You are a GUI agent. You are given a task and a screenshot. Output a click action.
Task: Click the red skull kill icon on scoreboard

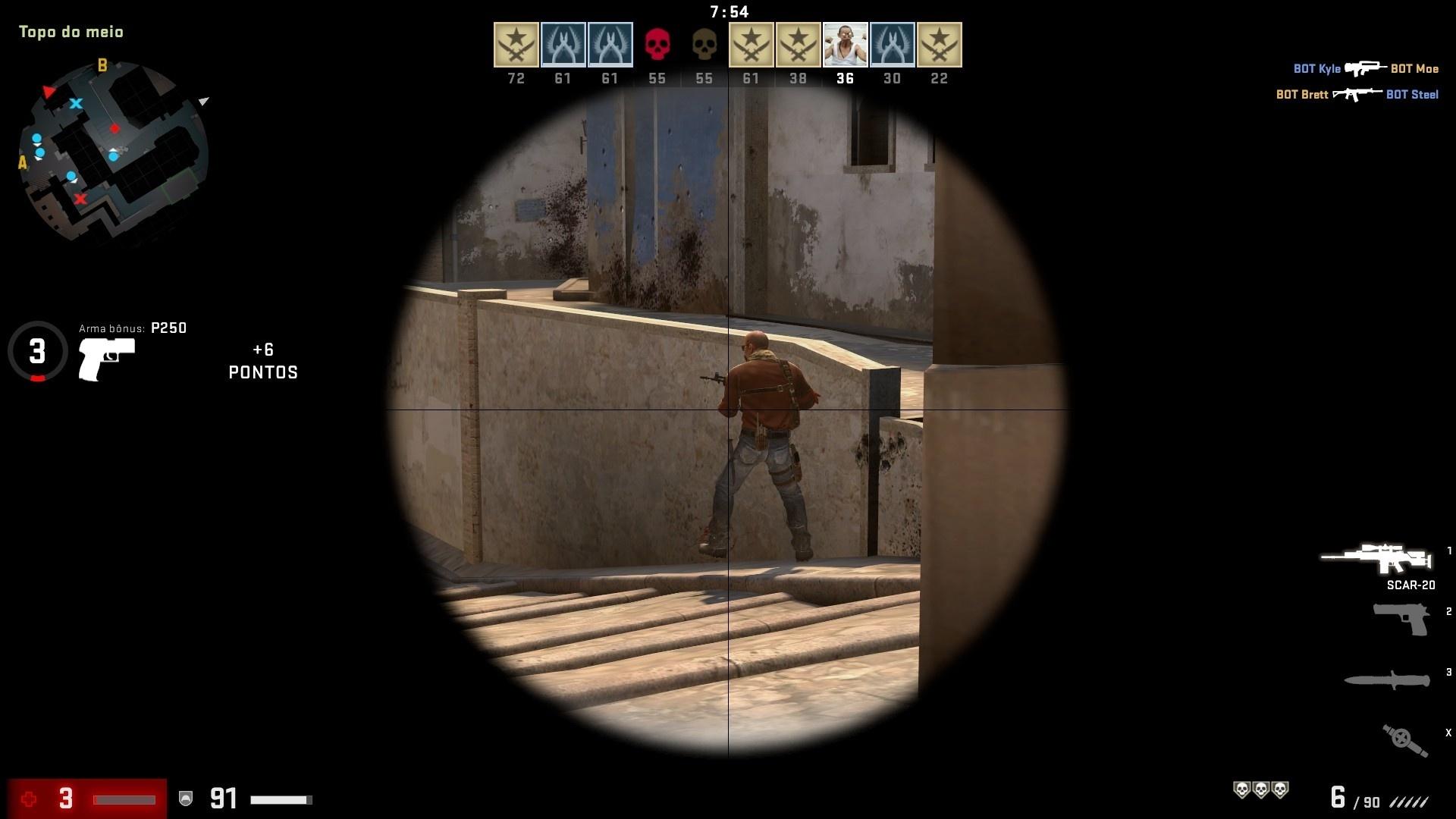(x=657, y=44)
